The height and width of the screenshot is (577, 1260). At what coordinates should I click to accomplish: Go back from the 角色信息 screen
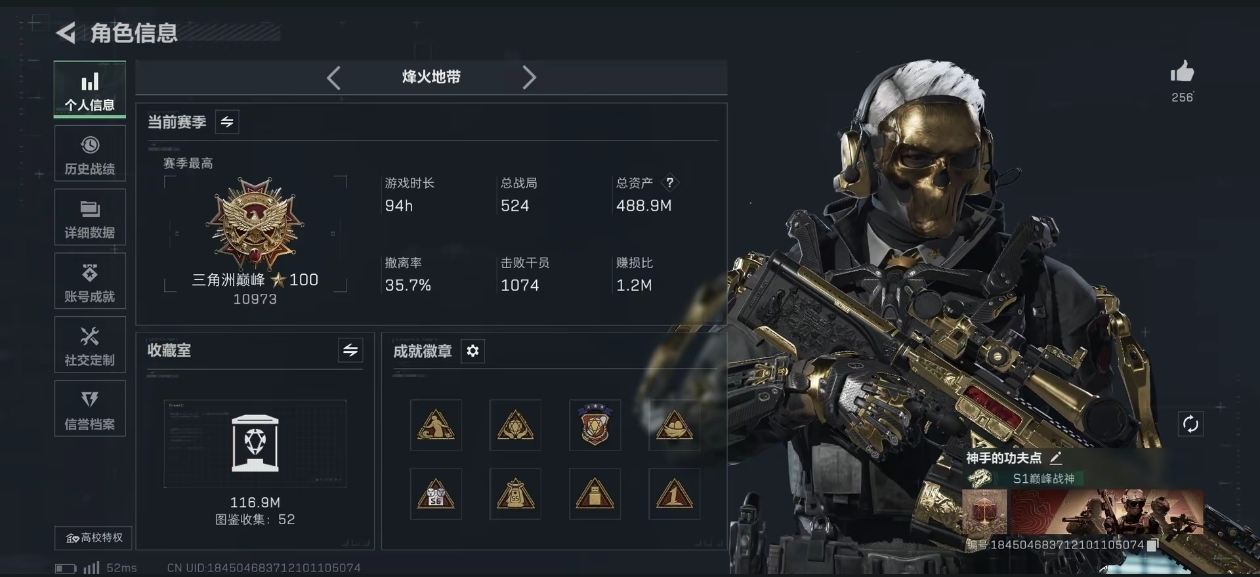[66, 33]
